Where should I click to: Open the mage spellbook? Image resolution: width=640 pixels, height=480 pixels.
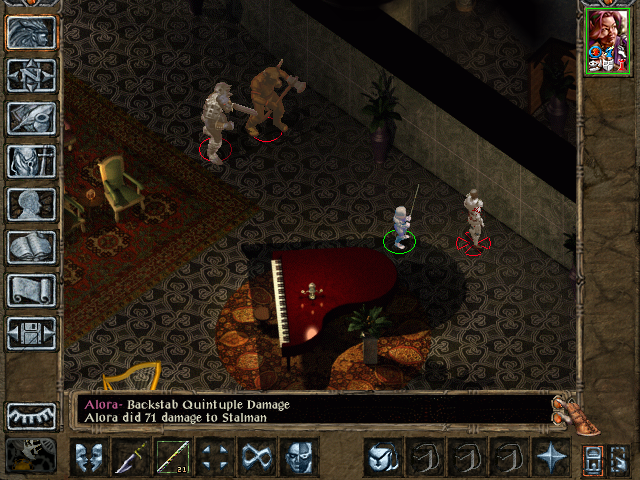coord(31,246)
